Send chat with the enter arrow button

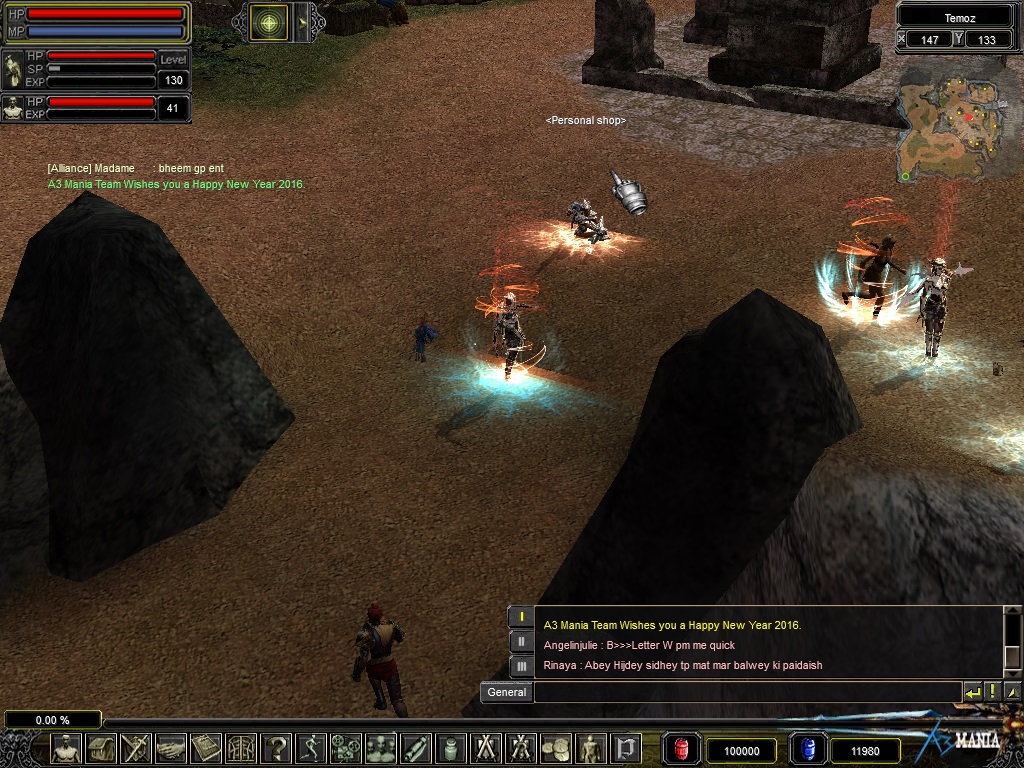pos(972,692)
